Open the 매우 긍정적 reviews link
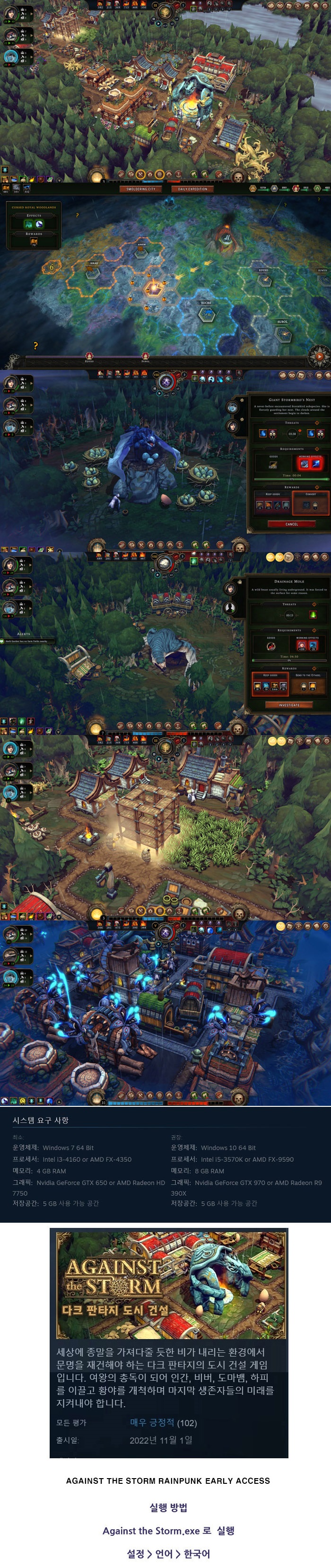 click(151, 1422)
